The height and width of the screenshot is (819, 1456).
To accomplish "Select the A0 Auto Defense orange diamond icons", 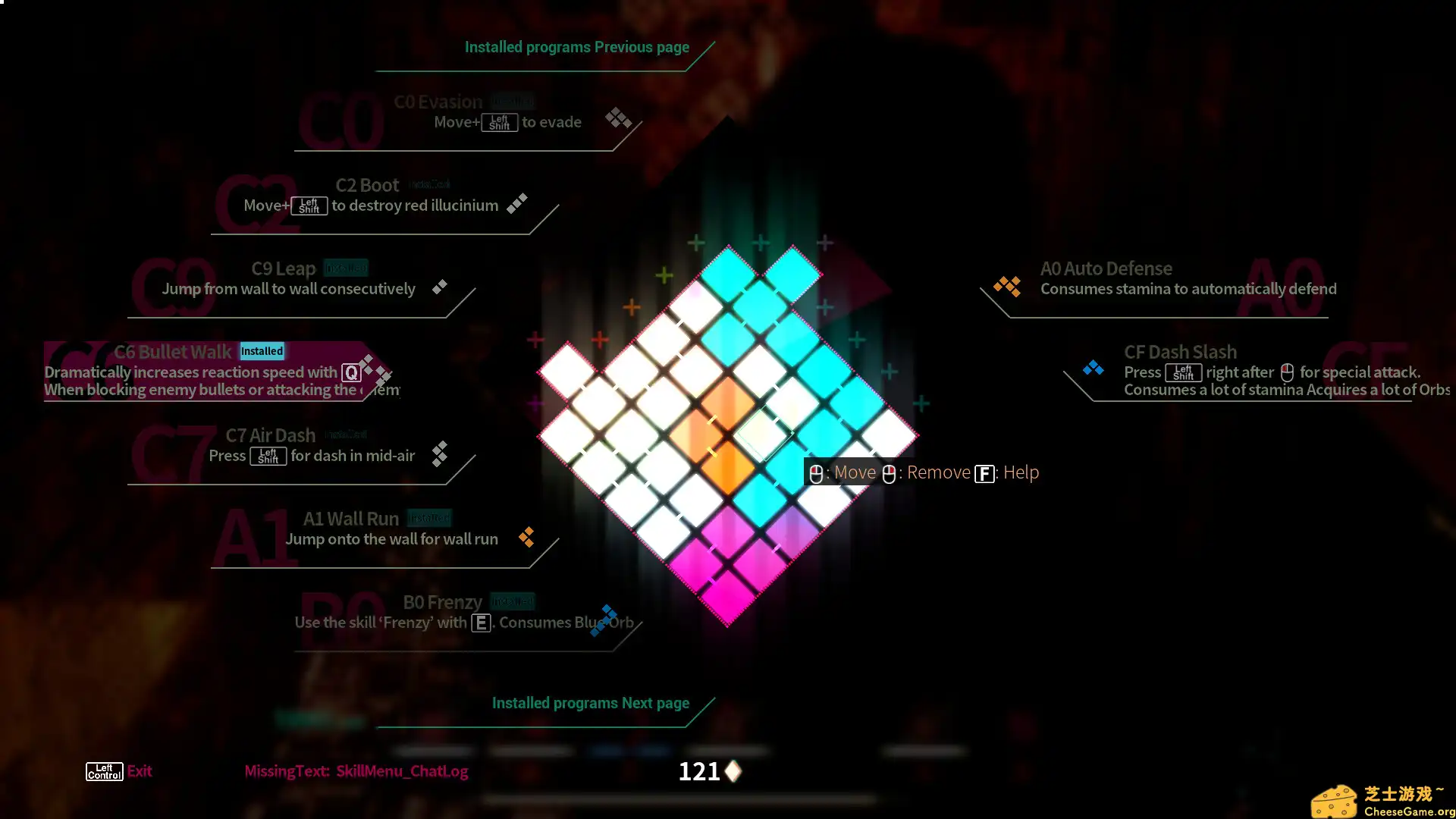I will pyautogui.click(x=1007, y=286).
